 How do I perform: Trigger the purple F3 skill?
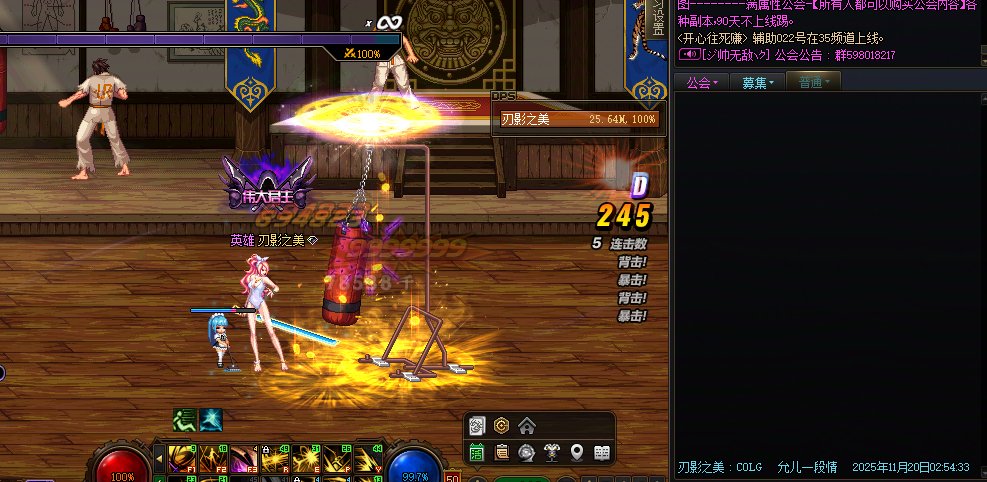[x=242, y=458]
